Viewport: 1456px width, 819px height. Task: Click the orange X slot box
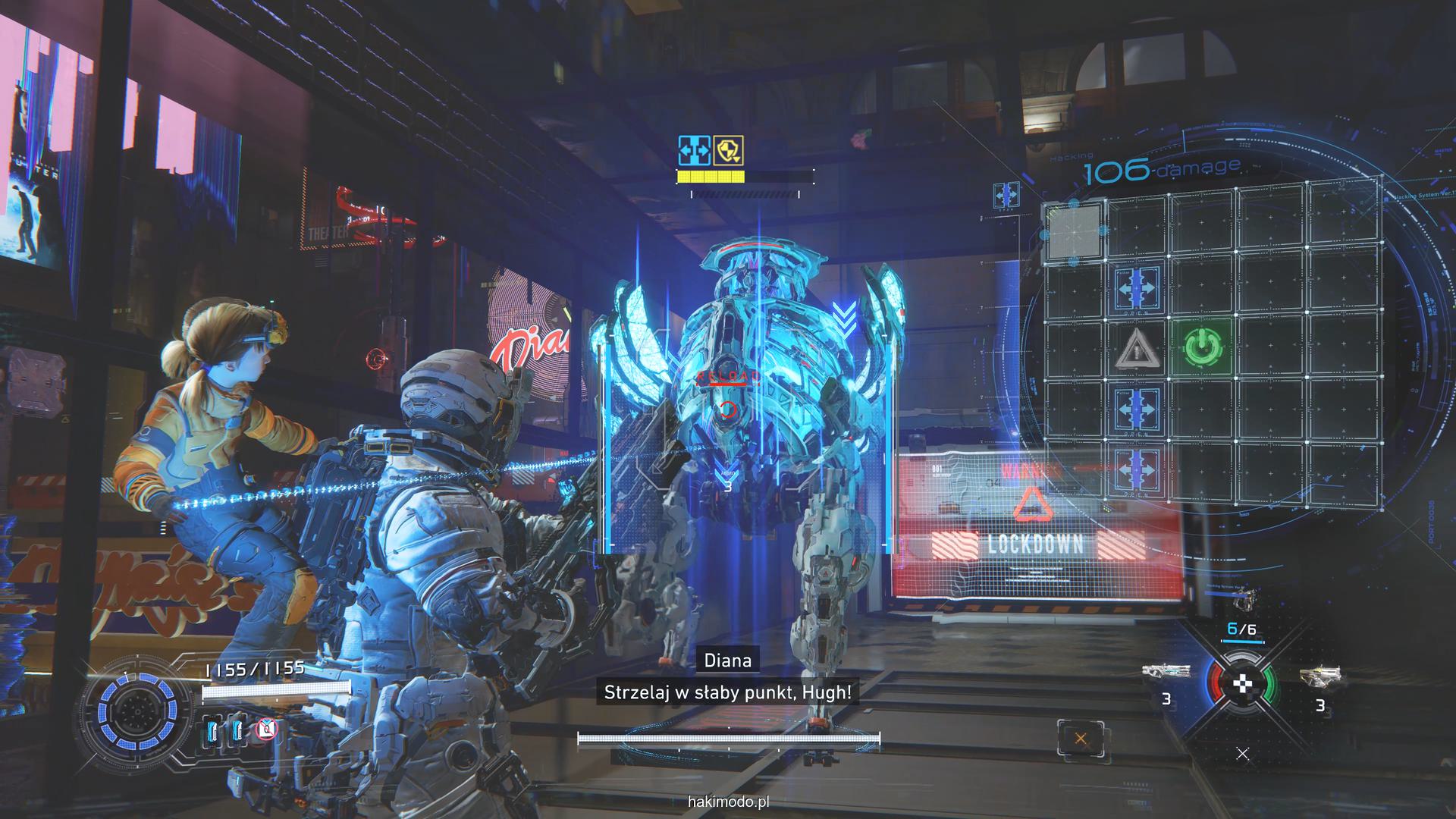(x=1081, y=739)
